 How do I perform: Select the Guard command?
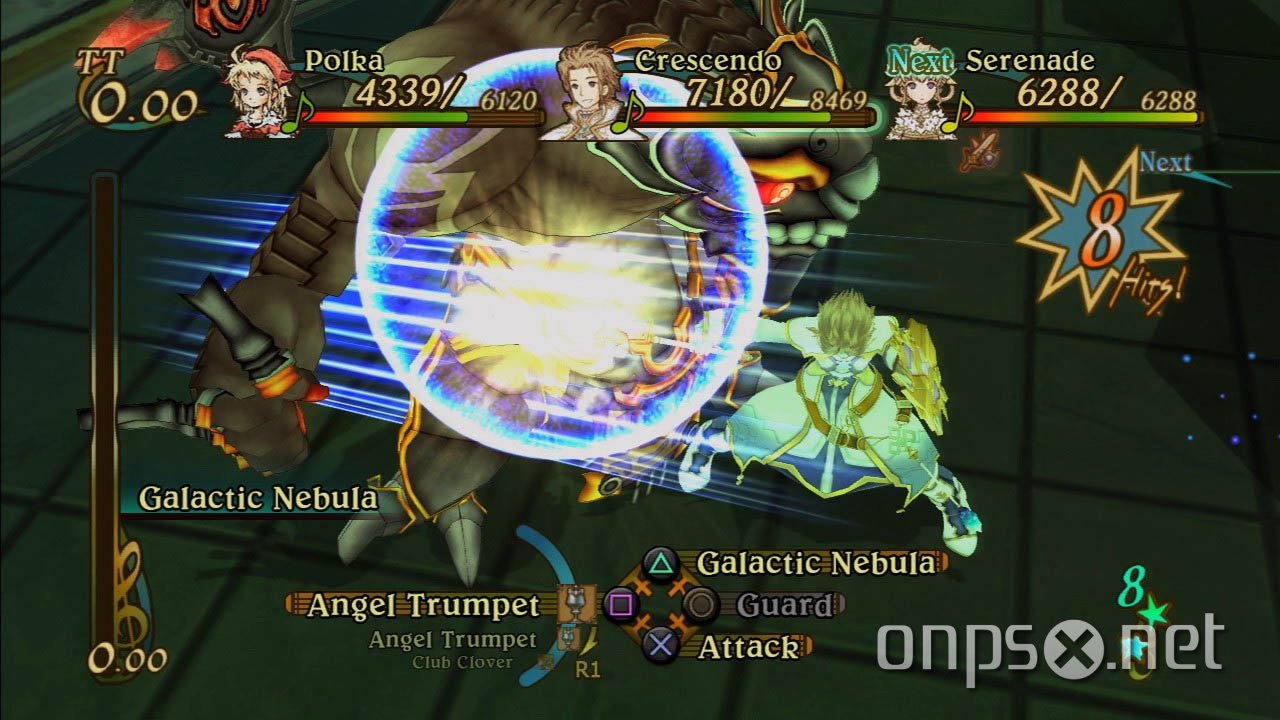tap(784, 602)
